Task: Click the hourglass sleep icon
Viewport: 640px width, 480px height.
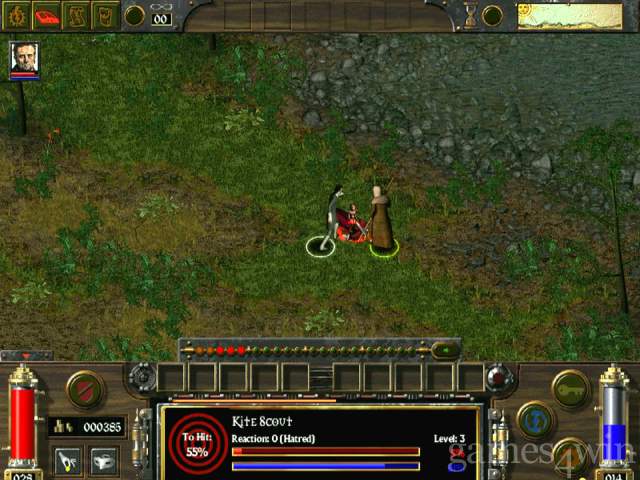Action: pyautogui.click(x=471, y=15)
